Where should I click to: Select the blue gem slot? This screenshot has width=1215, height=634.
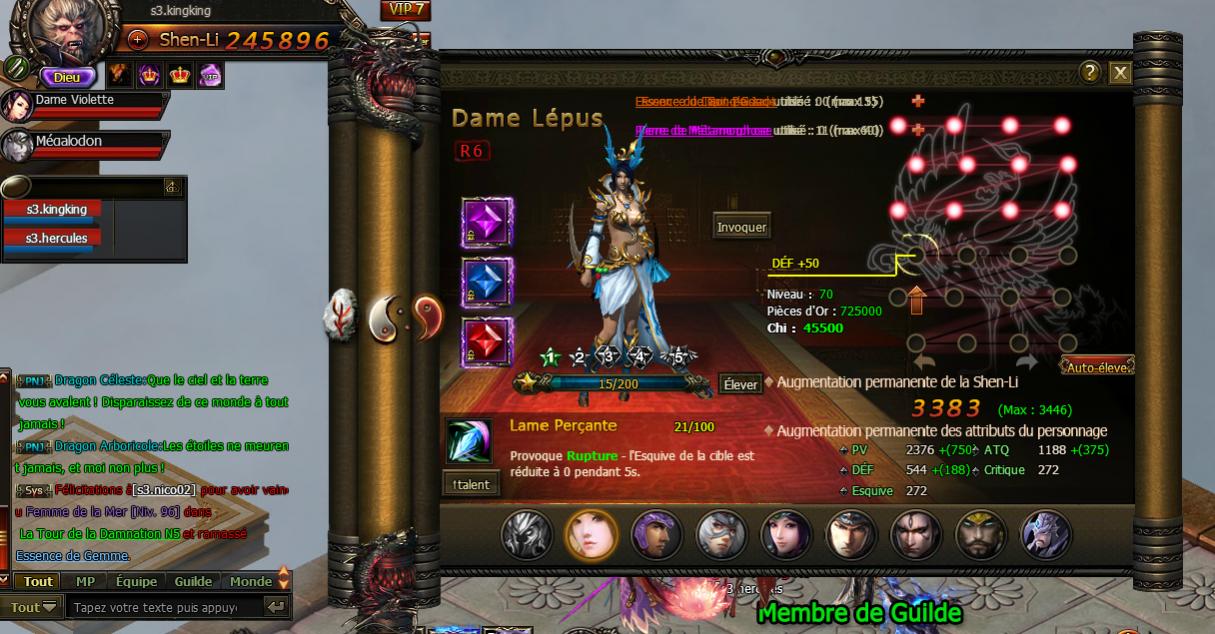pos(487,283)
